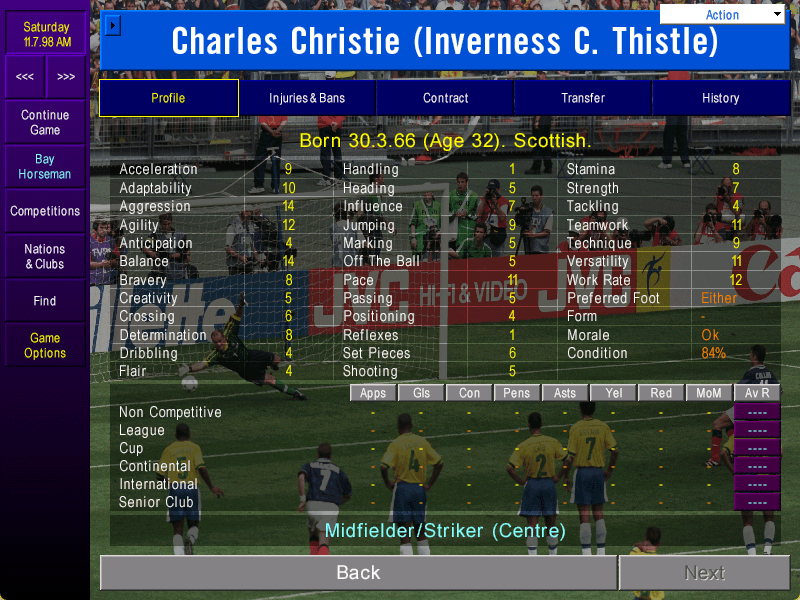800x600 pixels.
Task: Click the Av R column header
Action: click(x=757, y=393)
